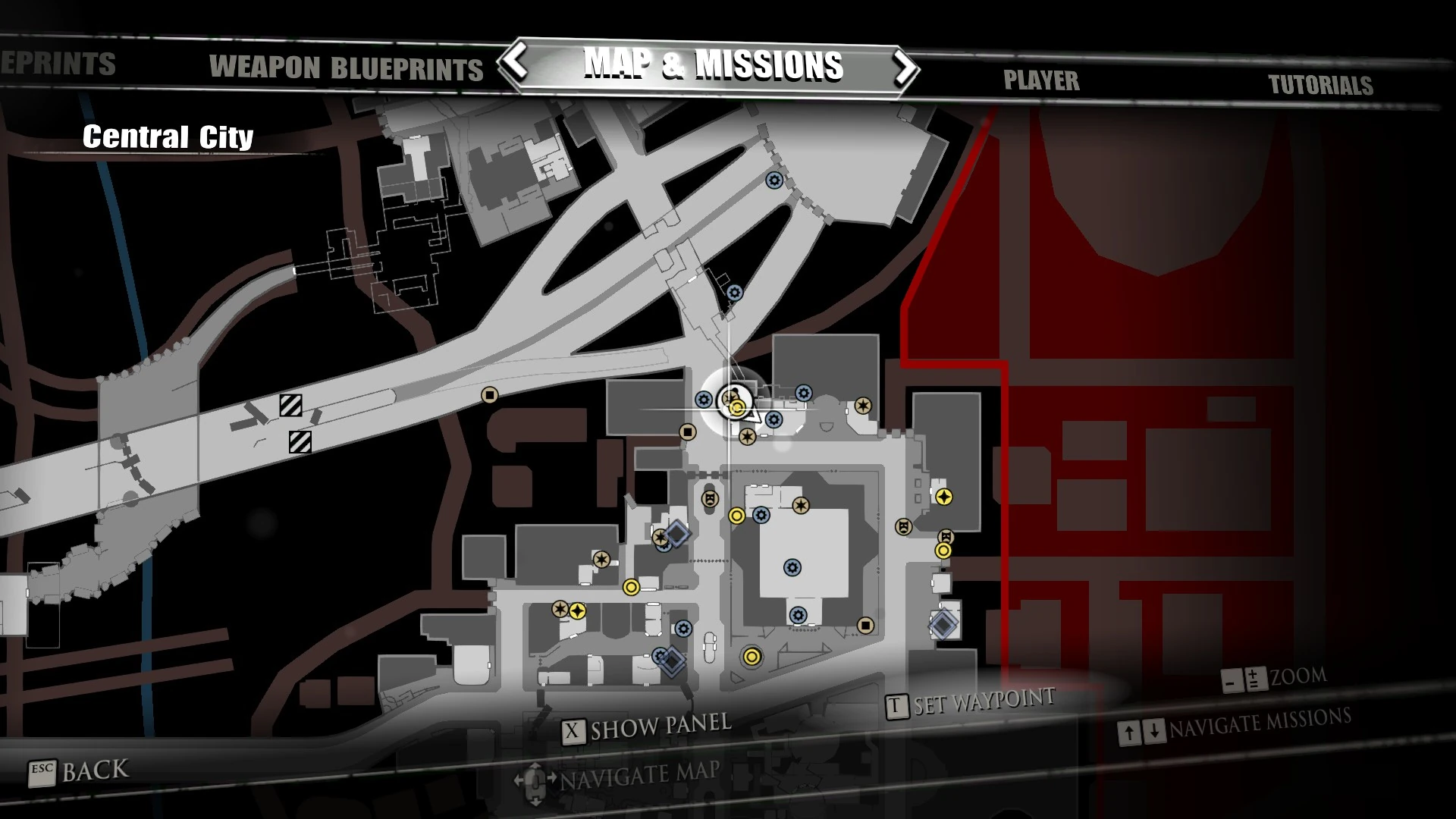Click the yellow four-pointed star marker on the right
The height and width of the screenshot is (819, 1456).
tap(944, 497)
